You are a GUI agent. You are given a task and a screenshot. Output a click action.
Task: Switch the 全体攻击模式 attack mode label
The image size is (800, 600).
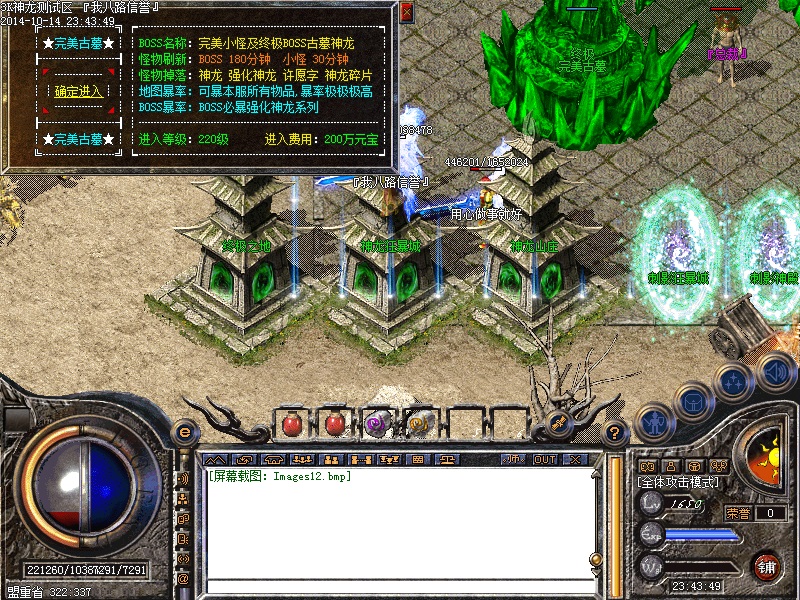click(x=677, y=482)
